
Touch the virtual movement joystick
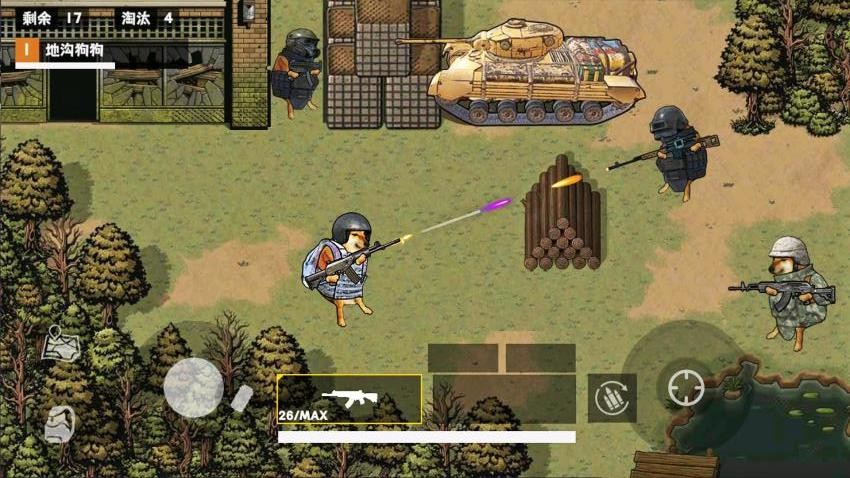[x=193, y=387]
